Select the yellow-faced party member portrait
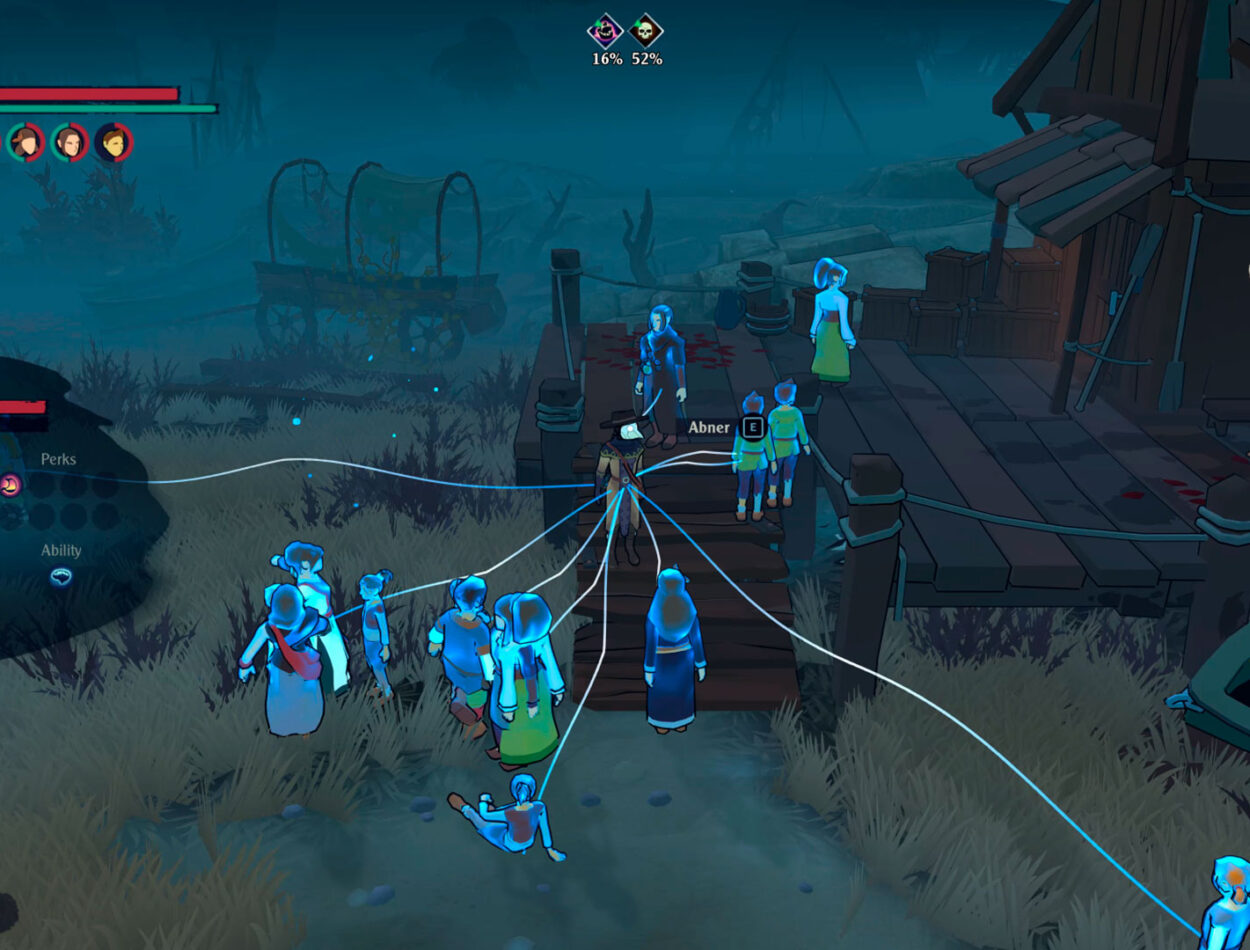This screenshot has height=950, width=1250. click(113, 142)
